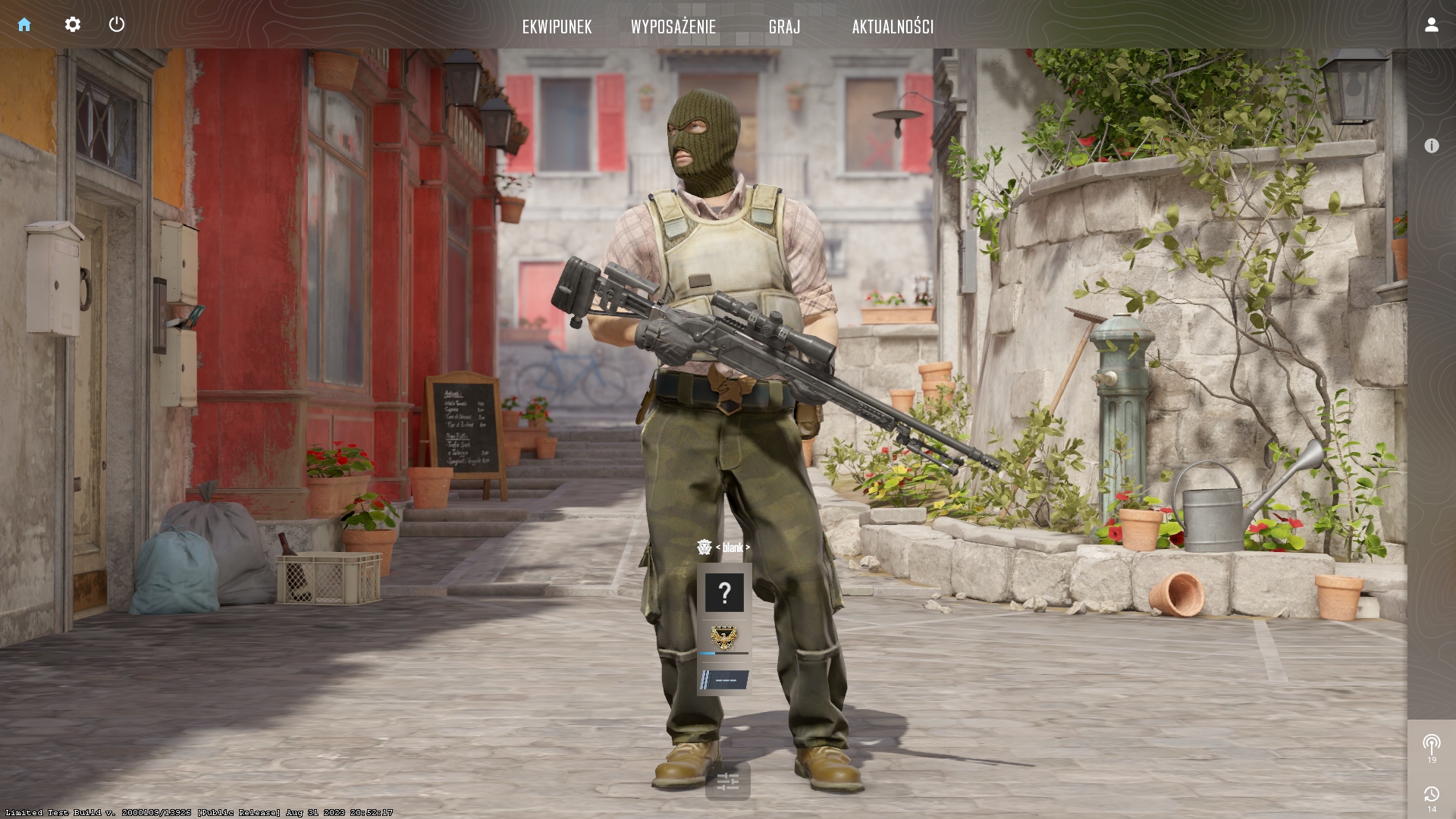The height and width of the screenshot is (819, 1456).
Task: Click the power quit icon
Action: click(117, 25)
